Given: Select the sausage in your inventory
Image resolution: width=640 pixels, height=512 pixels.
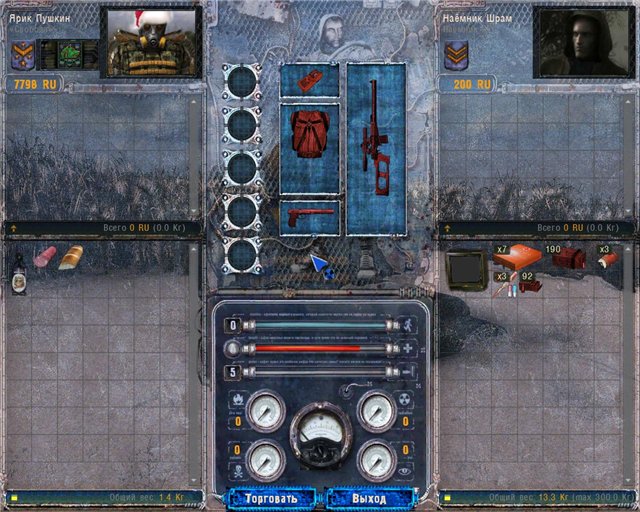Looking at the screenshot, I should pyautogui.click(x=46, y=257).
